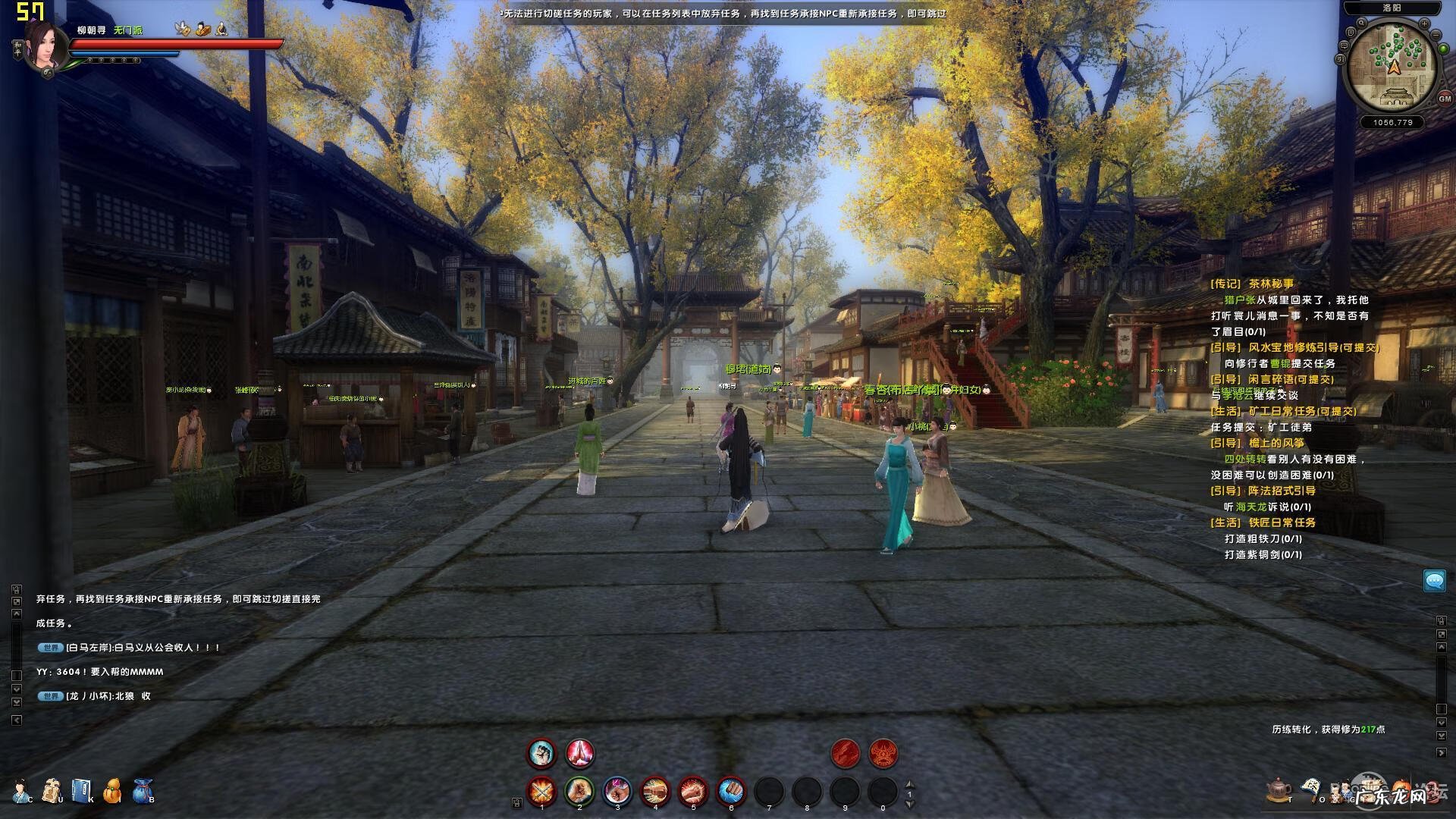1456x819 pixels.
Task: Activate the praying hands ability
Action: click(579, 753)
